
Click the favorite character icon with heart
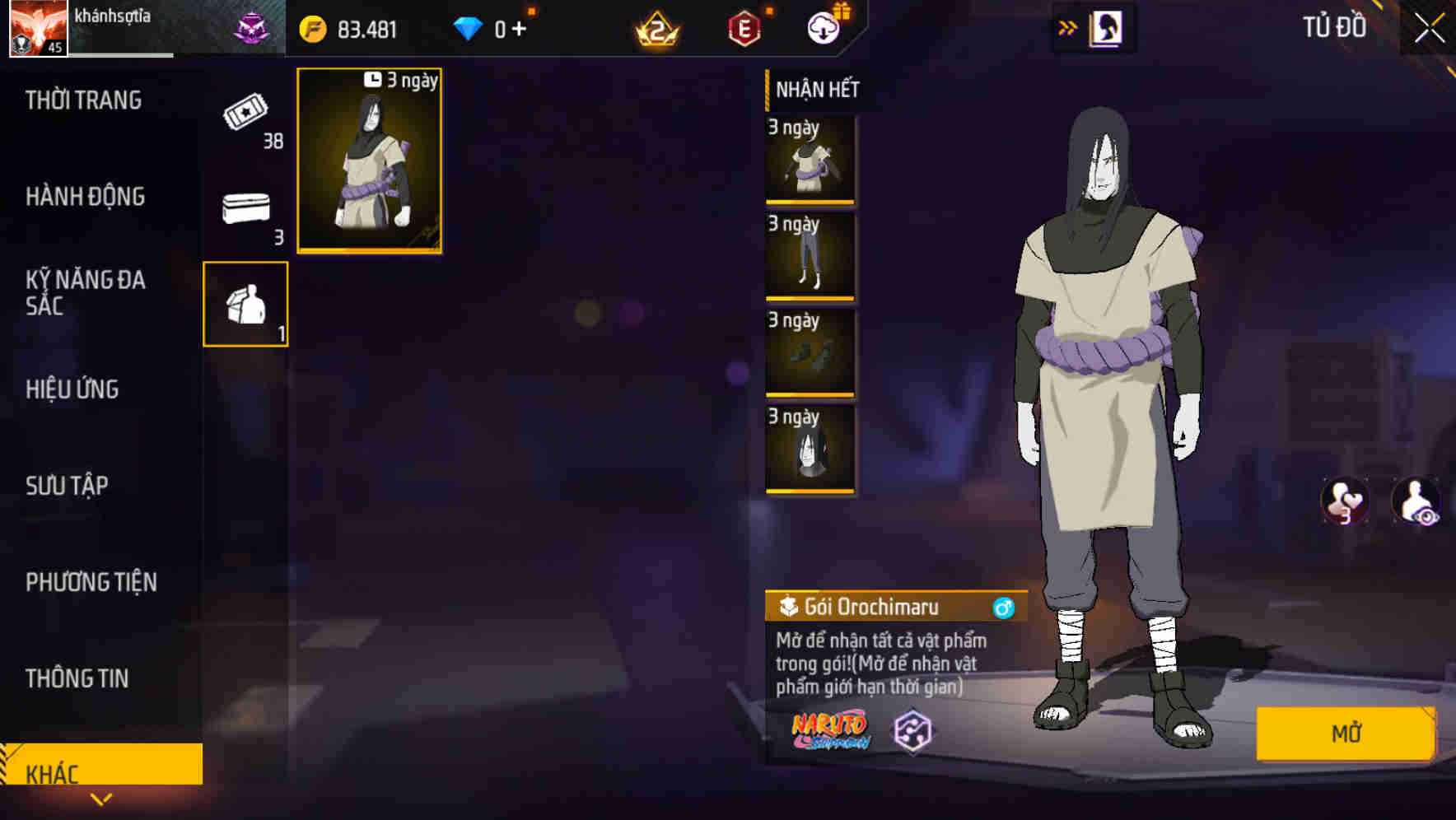click(x=1346, y=501)
